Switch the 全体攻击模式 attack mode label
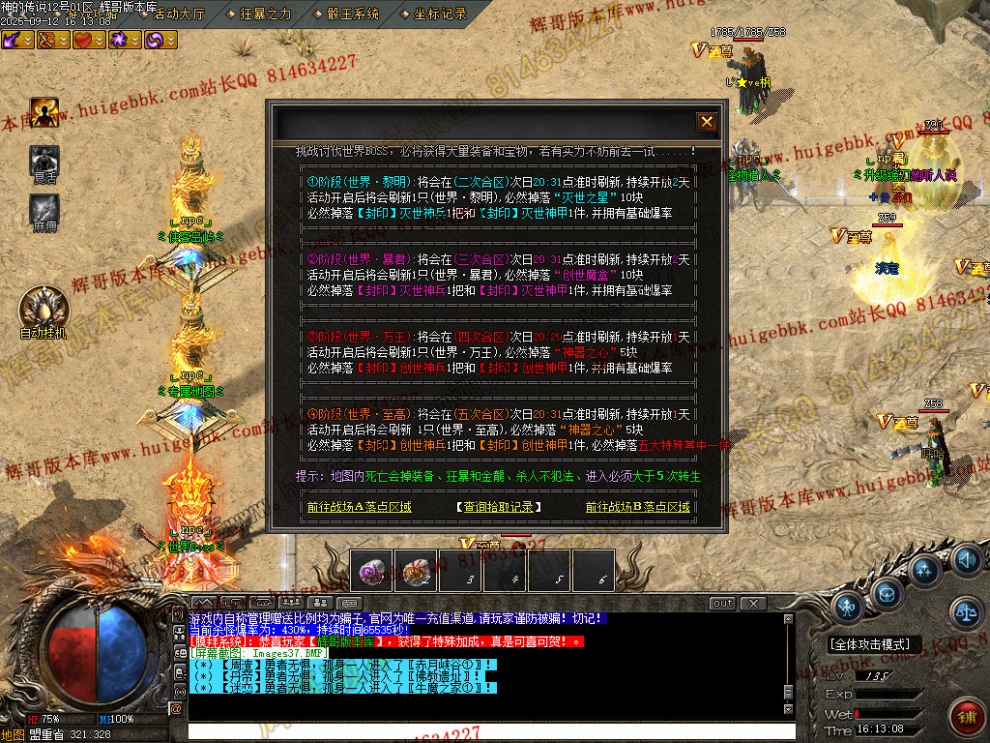This screenshot has height=743, width=990. coord(868,645)
